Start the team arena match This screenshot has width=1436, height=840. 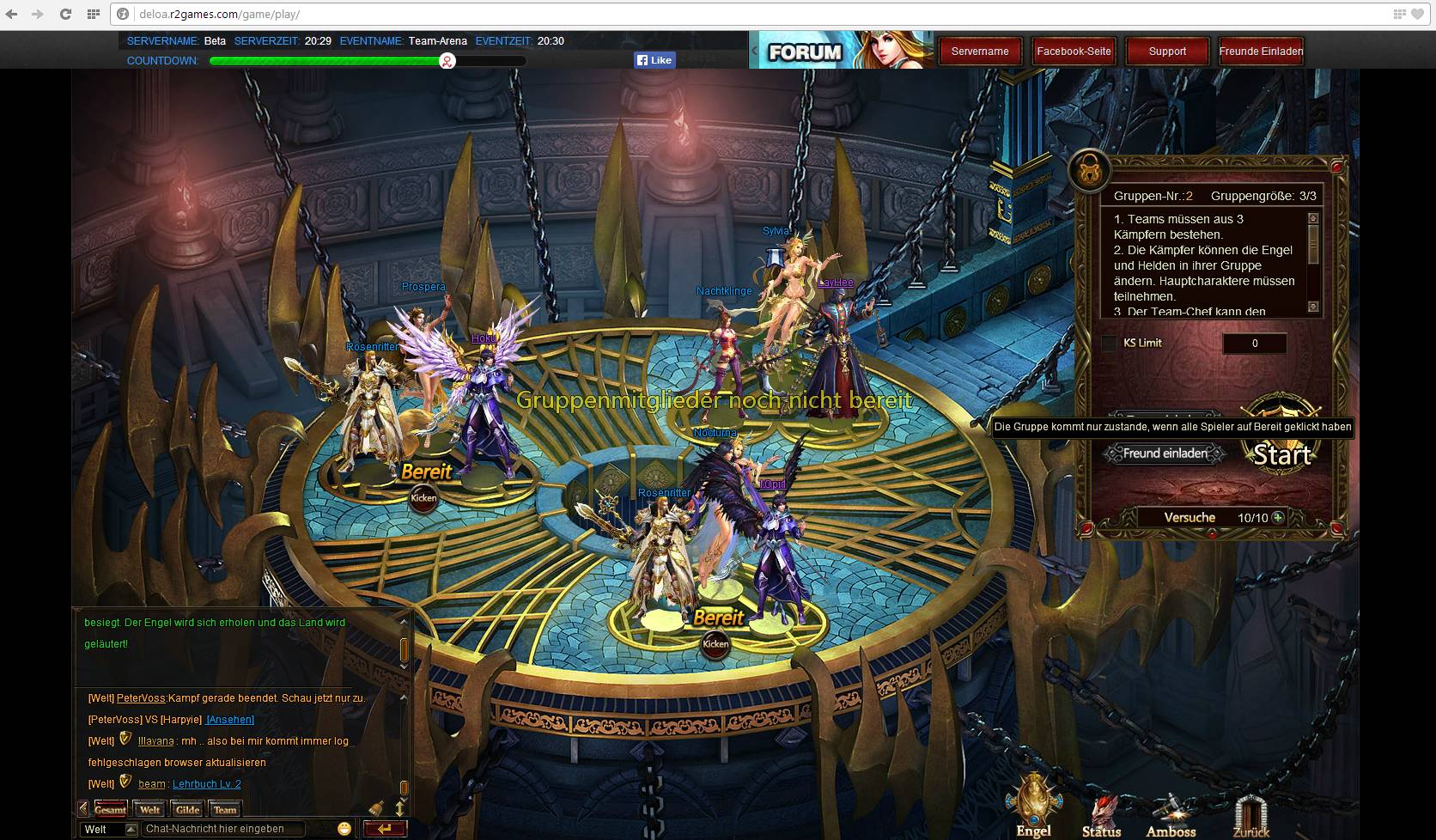pos(1281,453)
